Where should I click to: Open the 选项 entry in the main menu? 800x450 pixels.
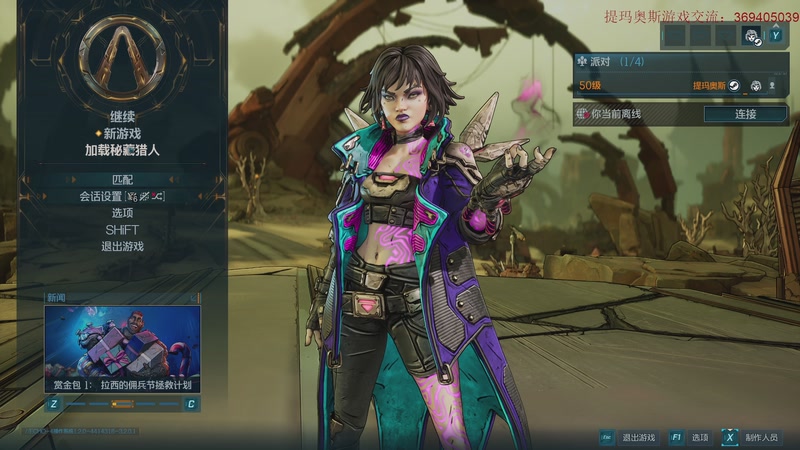(x=122, y=213)
